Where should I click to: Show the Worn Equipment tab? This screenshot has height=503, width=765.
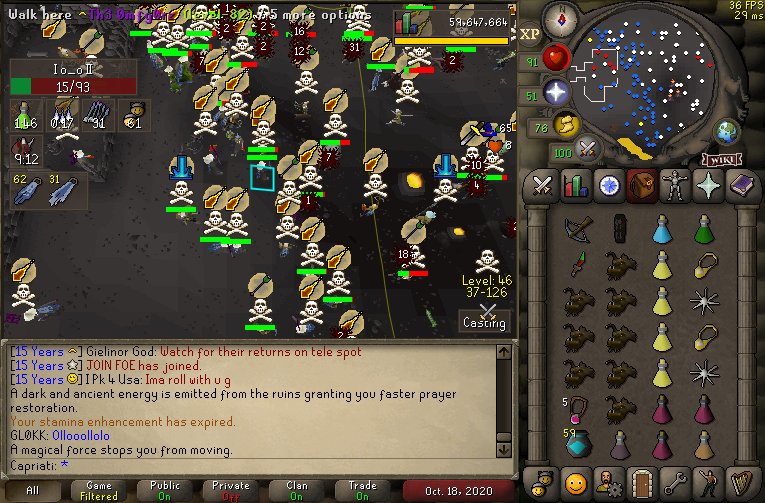pos(675,186)
